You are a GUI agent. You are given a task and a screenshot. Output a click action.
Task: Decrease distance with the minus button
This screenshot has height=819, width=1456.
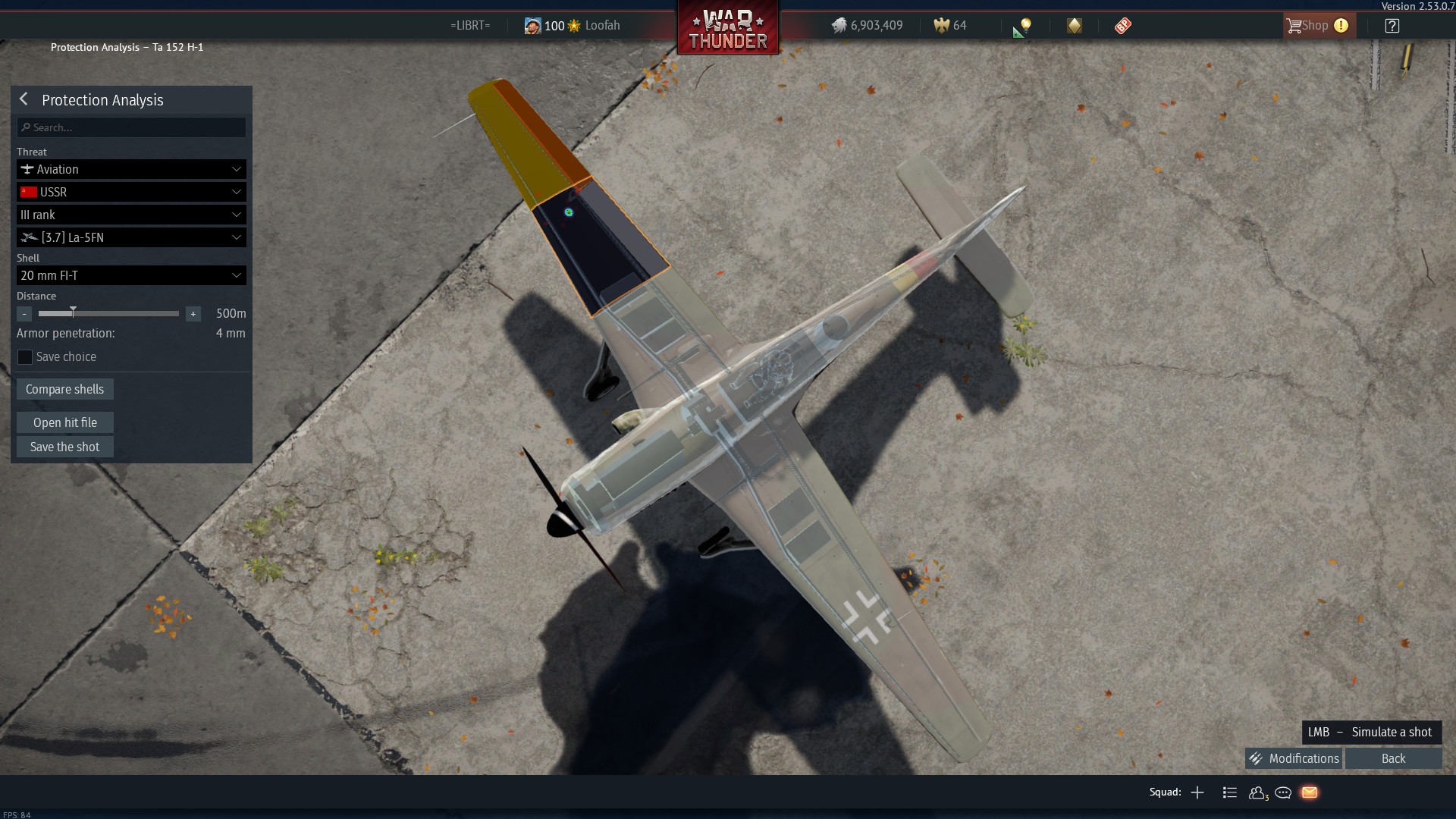click(24, 314)
